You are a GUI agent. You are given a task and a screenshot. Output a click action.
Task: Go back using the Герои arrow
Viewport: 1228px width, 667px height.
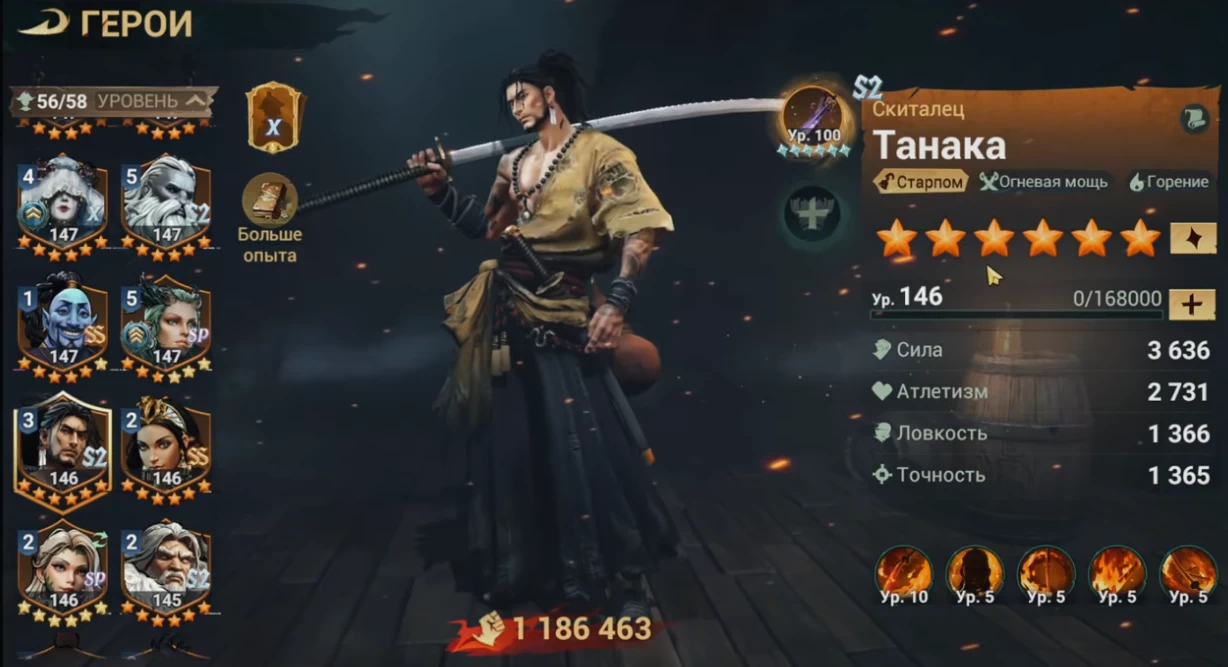tap(40, 23)
